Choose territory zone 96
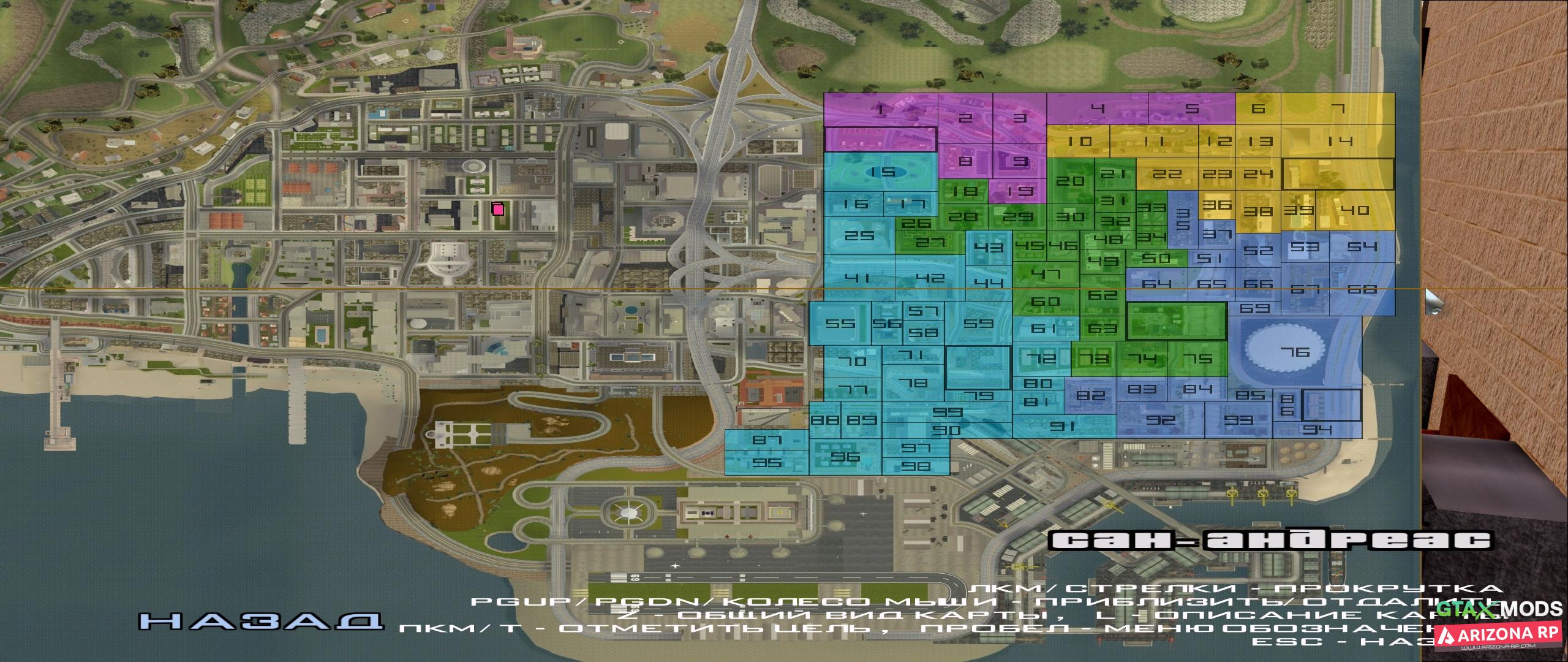 point(845,457)
